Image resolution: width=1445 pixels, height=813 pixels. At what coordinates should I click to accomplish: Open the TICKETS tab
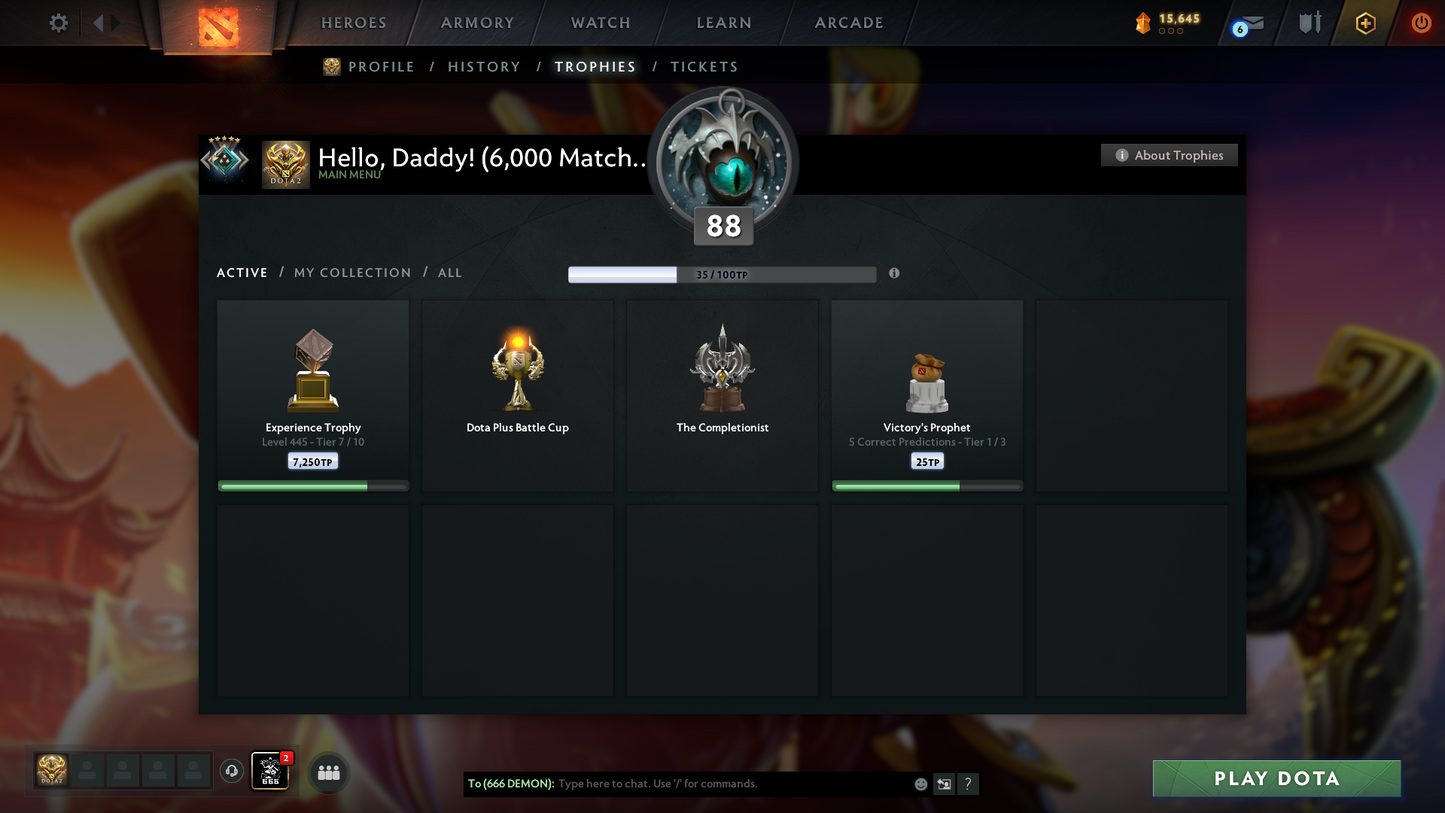704,66
